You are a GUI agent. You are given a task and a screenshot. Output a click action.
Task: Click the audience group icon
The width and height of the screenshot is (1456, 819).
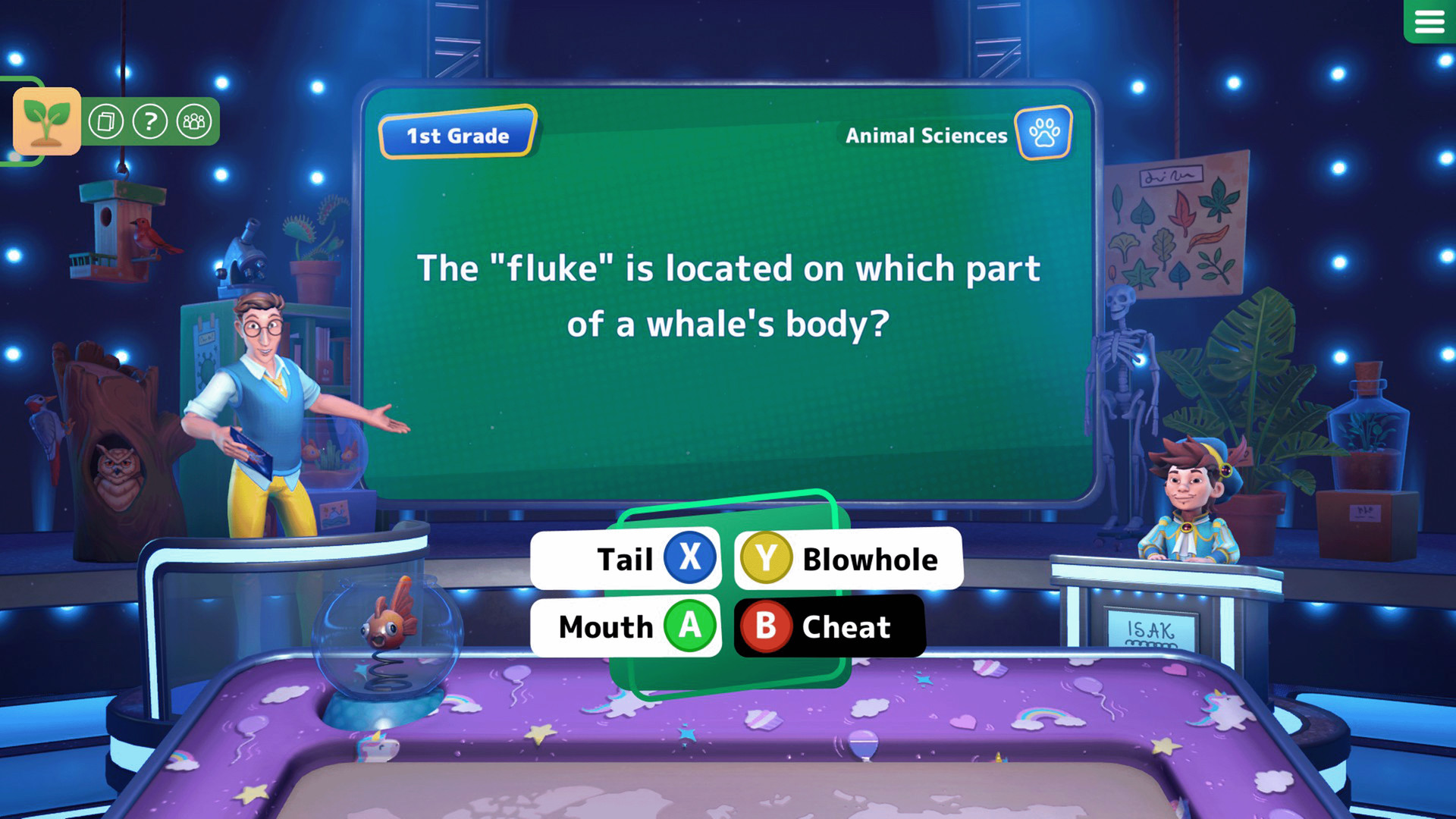pos(193,120)
